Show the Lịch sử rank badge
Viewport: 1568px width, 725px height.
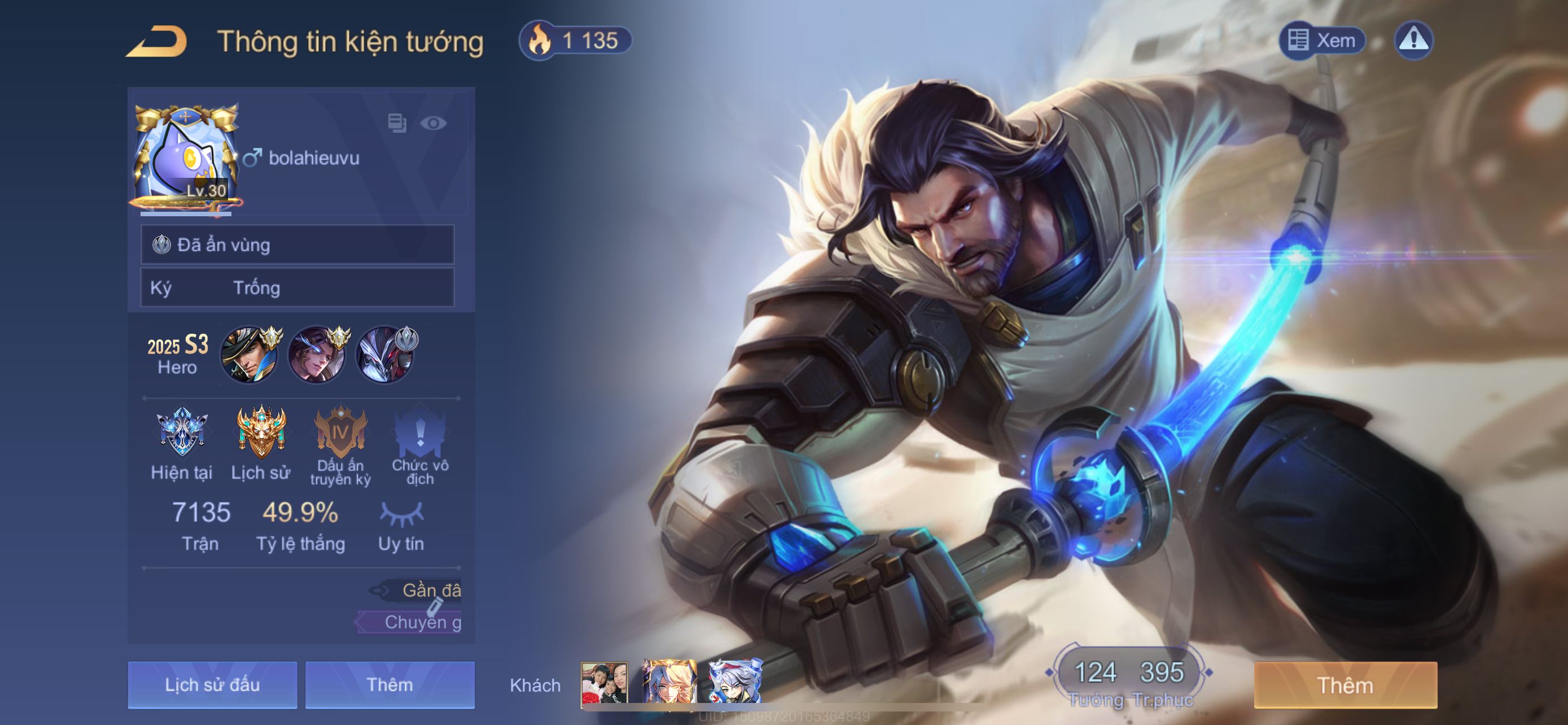pyautogui.click(x=261, y=433)
